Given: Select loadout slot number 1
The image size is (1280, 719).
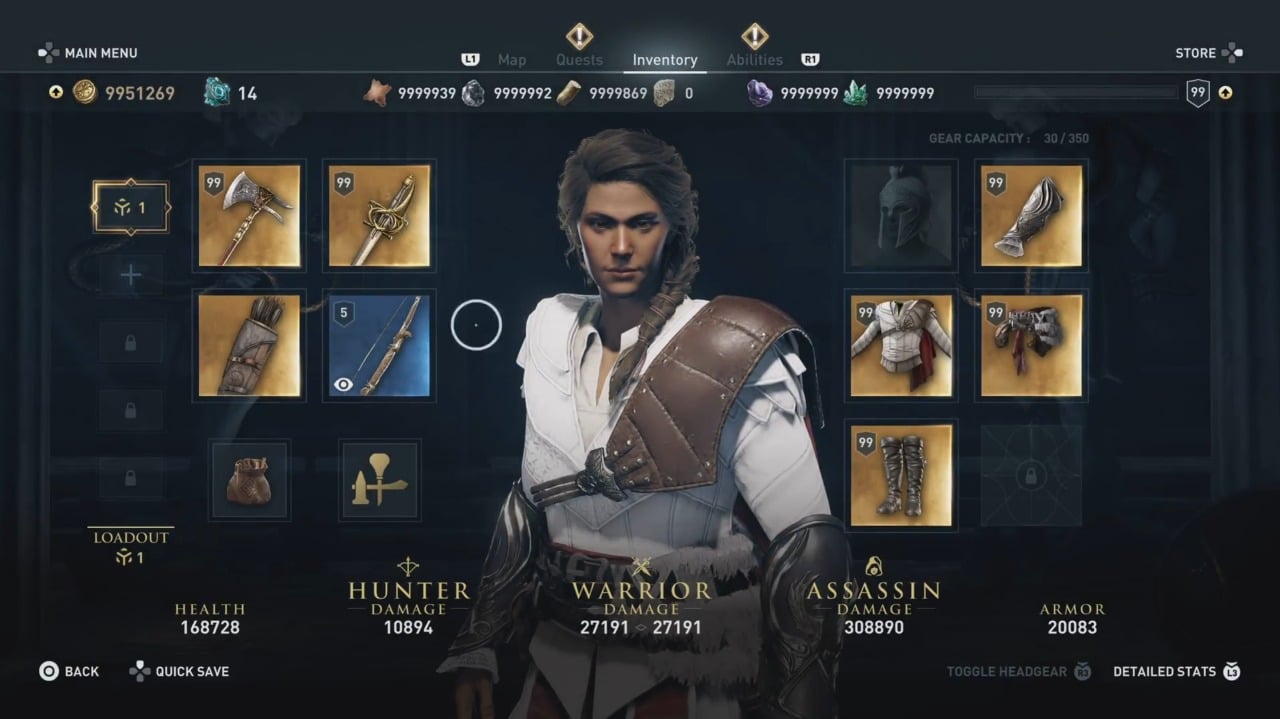Looking at the screenshot, I should tap(130, 207).
